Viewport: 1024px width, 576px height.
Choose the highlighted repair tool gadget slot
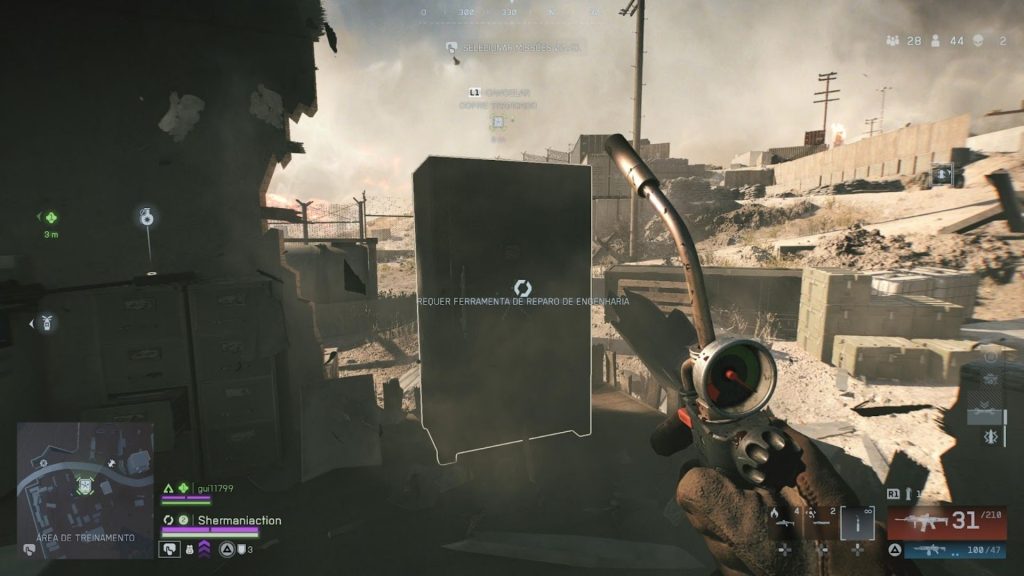point(857,522)
